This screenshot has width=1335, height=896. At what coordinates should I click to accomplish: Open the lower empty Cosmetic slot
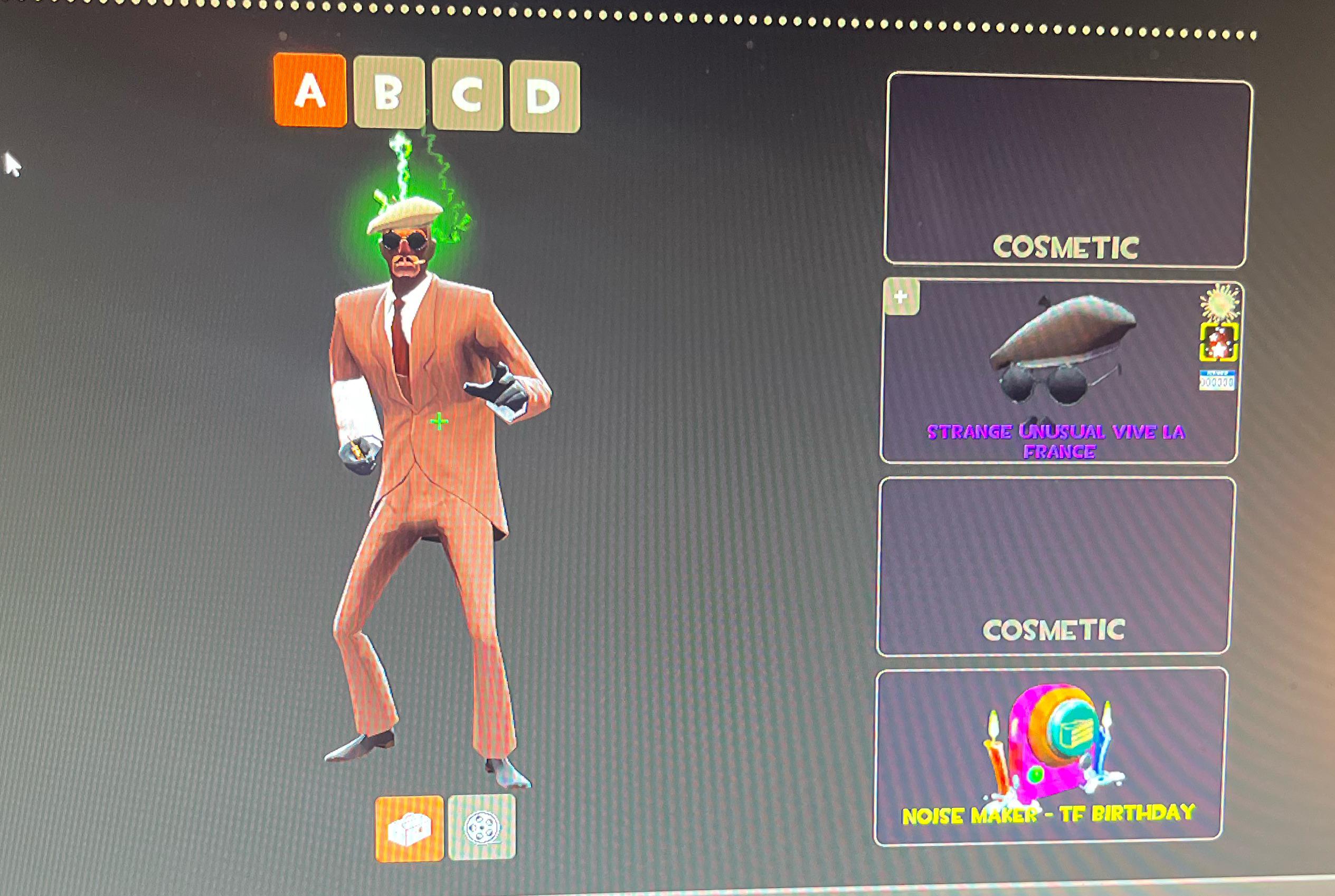point(1063,560)
